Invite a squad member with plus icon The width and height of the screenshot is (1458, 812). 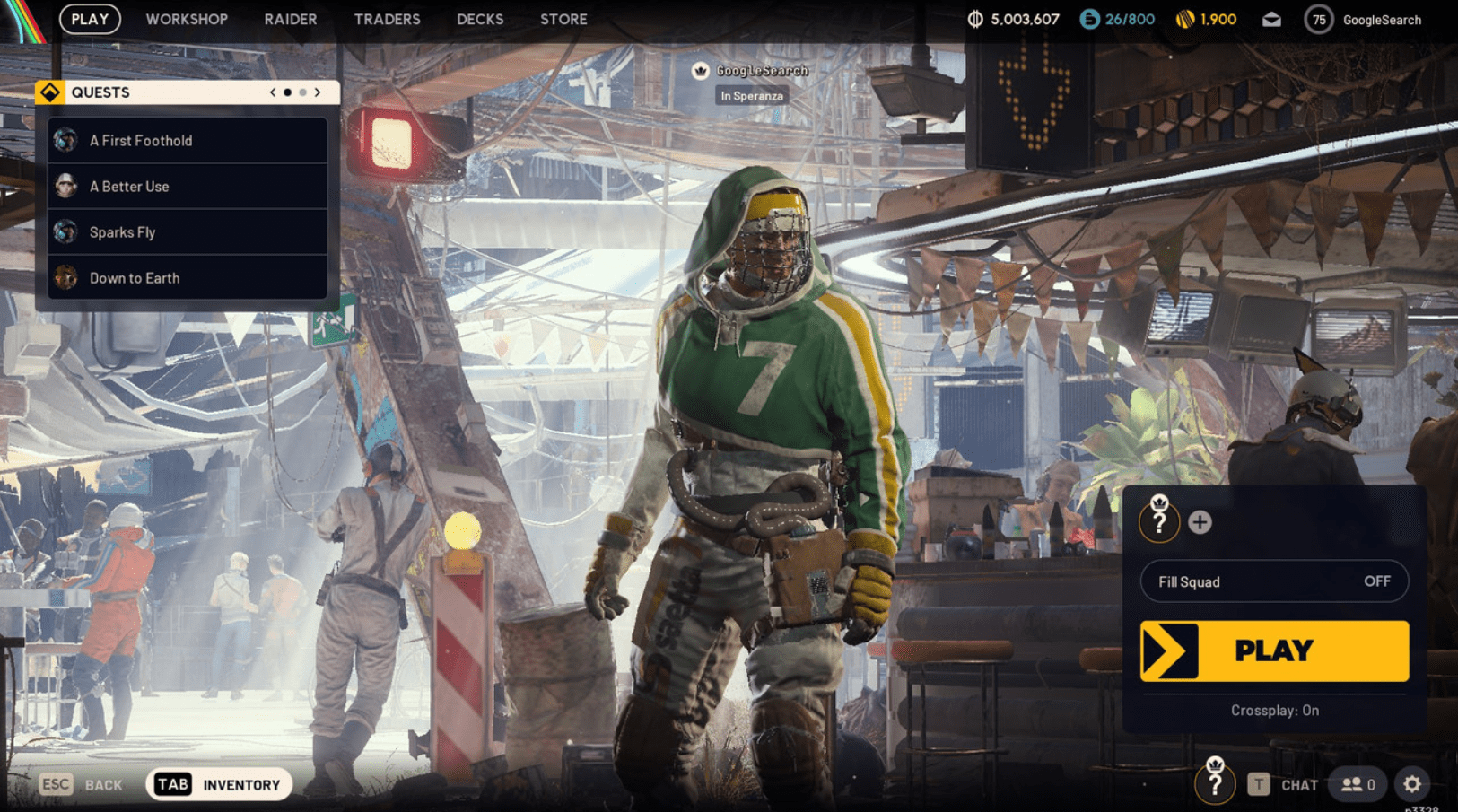pos(1200,522)
